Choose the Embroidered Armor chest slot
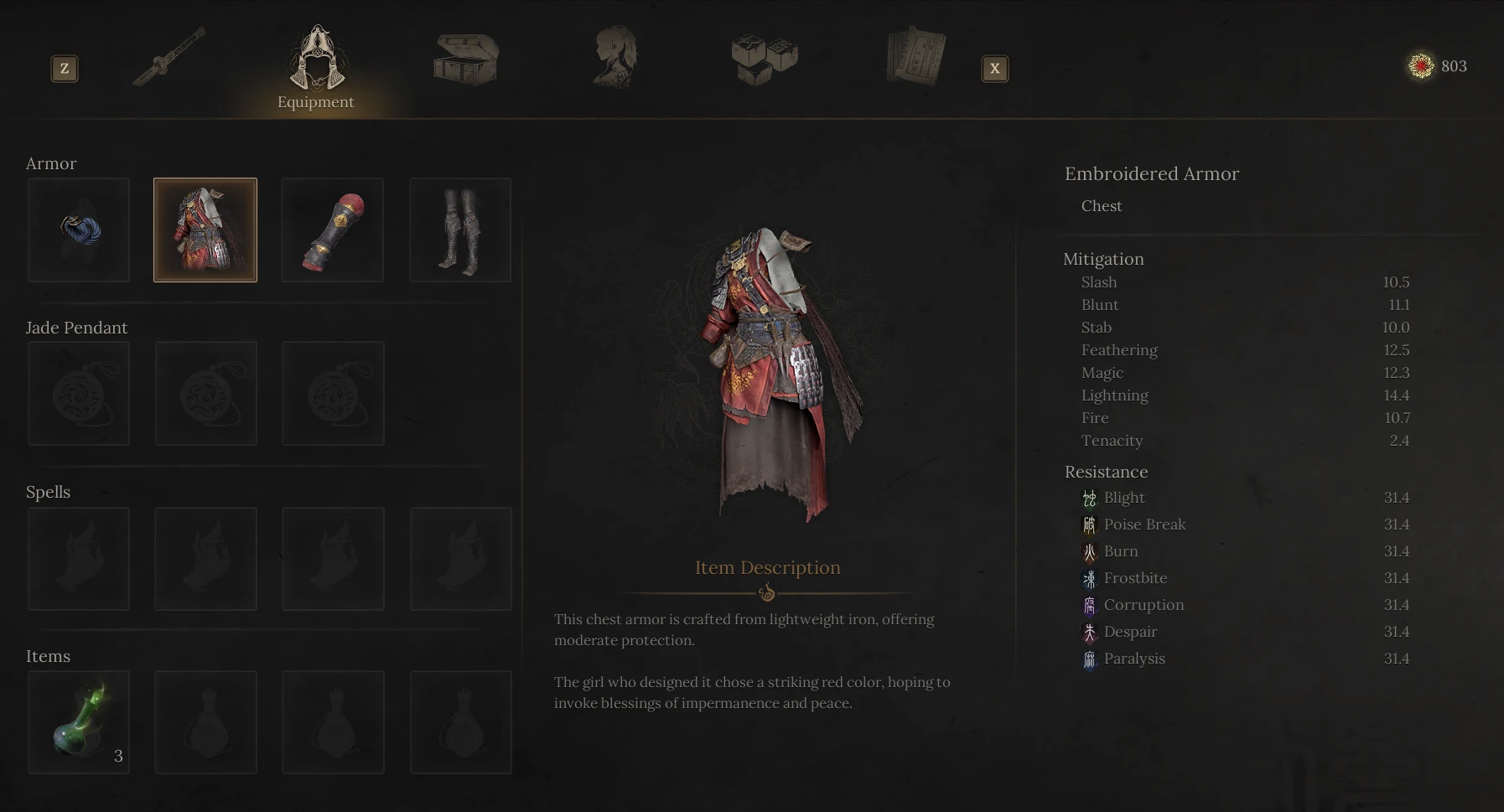 (205, 230)
